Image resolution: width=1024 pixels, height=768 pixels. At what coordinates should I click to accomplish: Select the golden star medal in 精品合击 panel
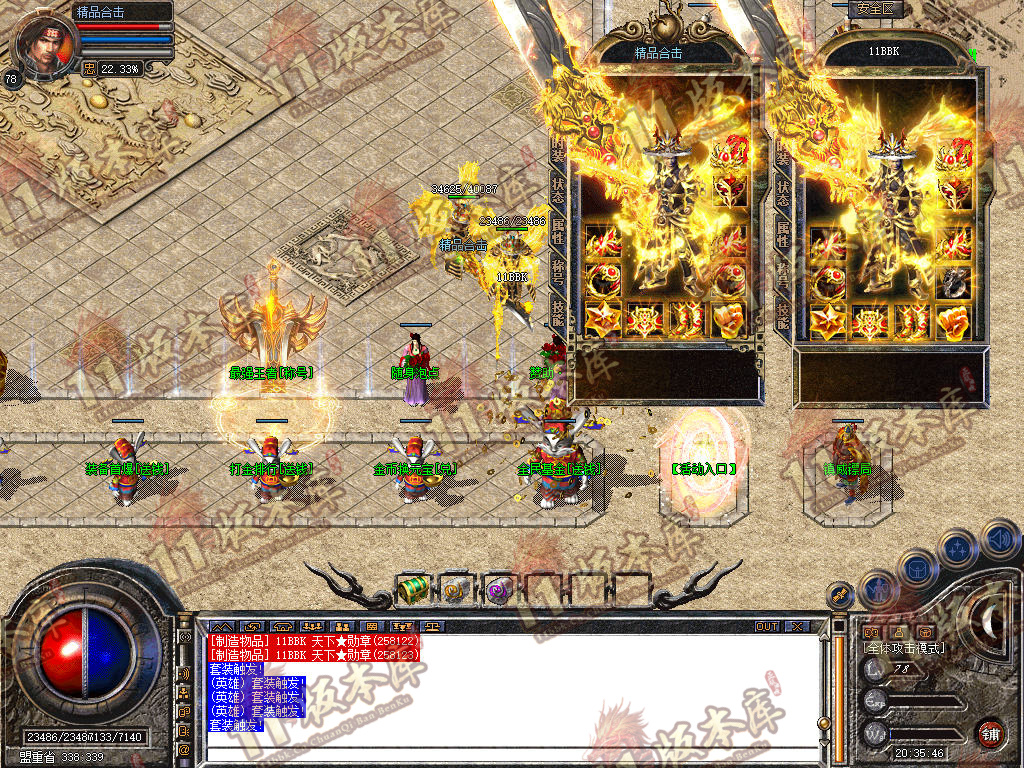tap(602, 321)
